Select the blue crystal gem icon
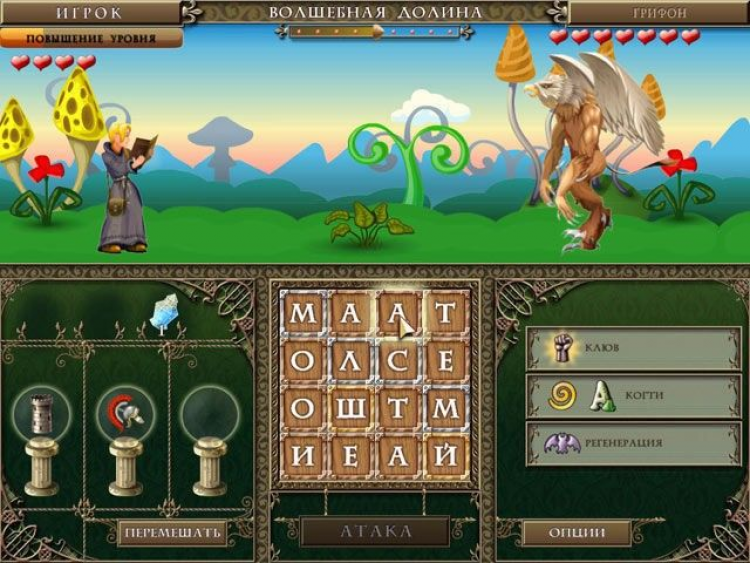The height and width of the screenshot is (563, 750). tap(163, 312)
